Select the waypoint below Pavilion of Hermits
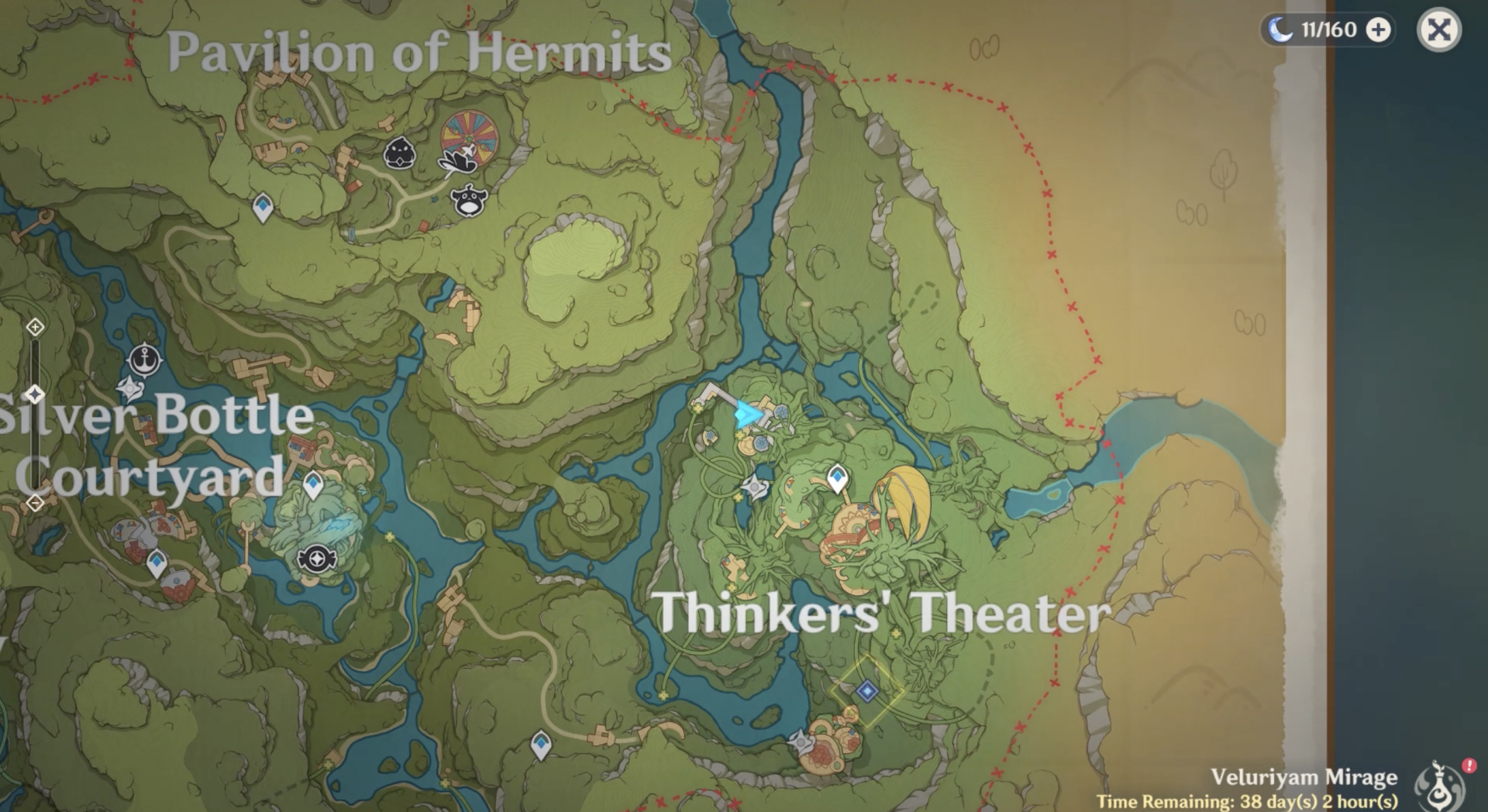The image size is (1488, 812). [263, 208]
